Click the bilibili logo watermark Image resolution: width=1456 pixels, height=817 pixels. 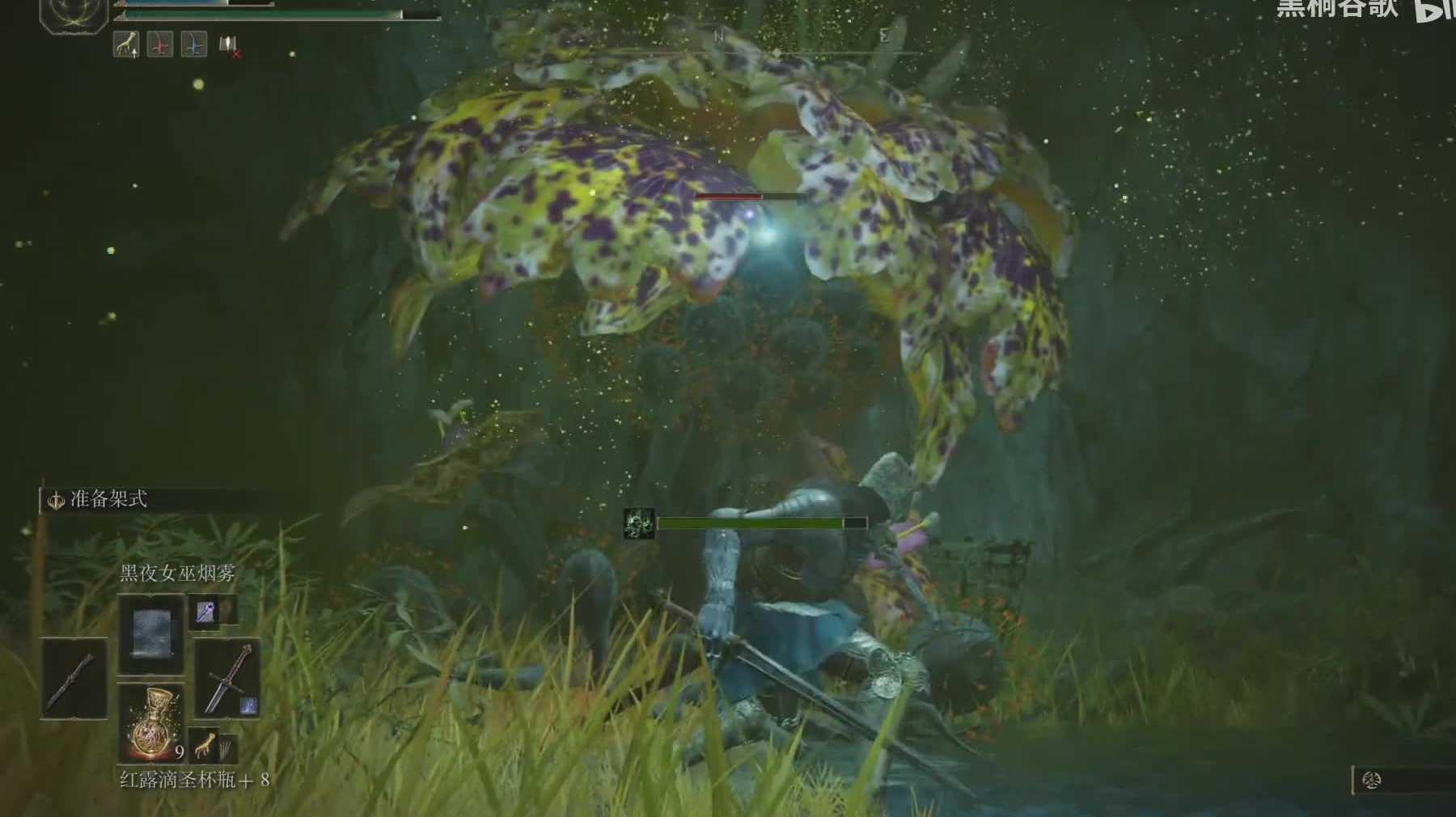pos(1434,10)
